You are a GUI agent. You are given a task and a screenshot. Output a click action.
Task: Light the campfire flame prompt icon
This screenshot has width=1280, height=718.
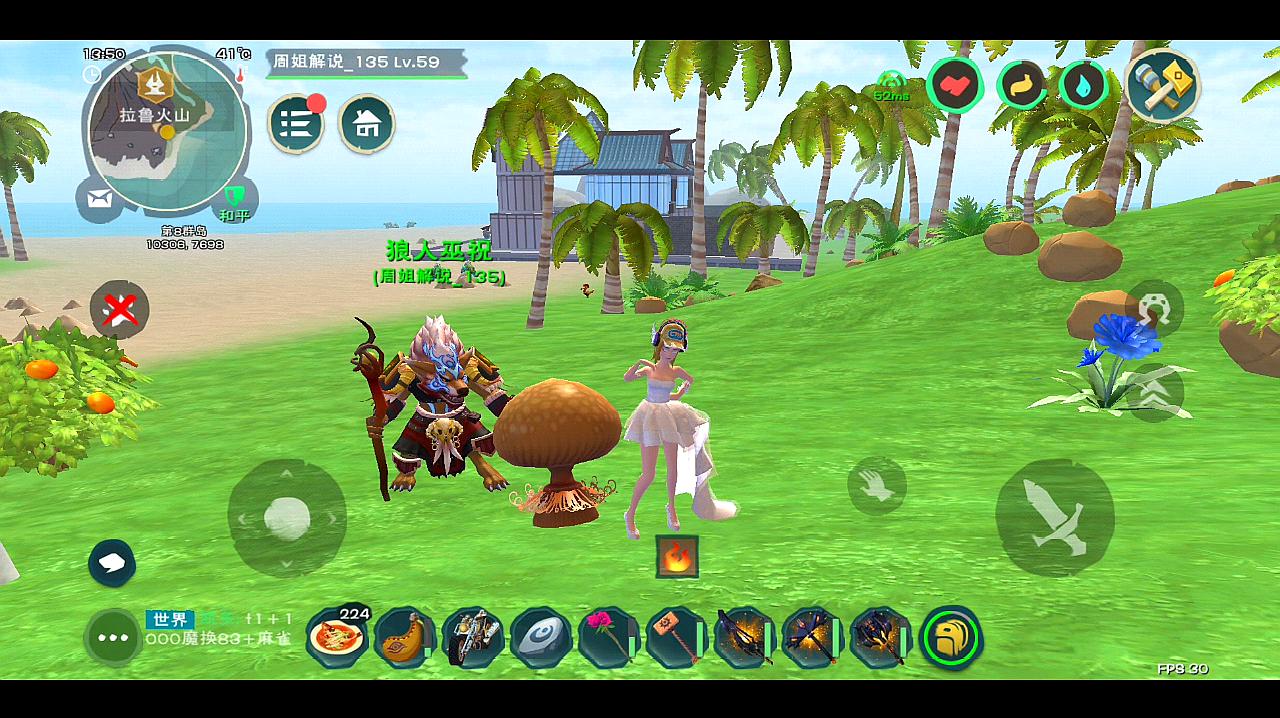(x=677, y=556)
